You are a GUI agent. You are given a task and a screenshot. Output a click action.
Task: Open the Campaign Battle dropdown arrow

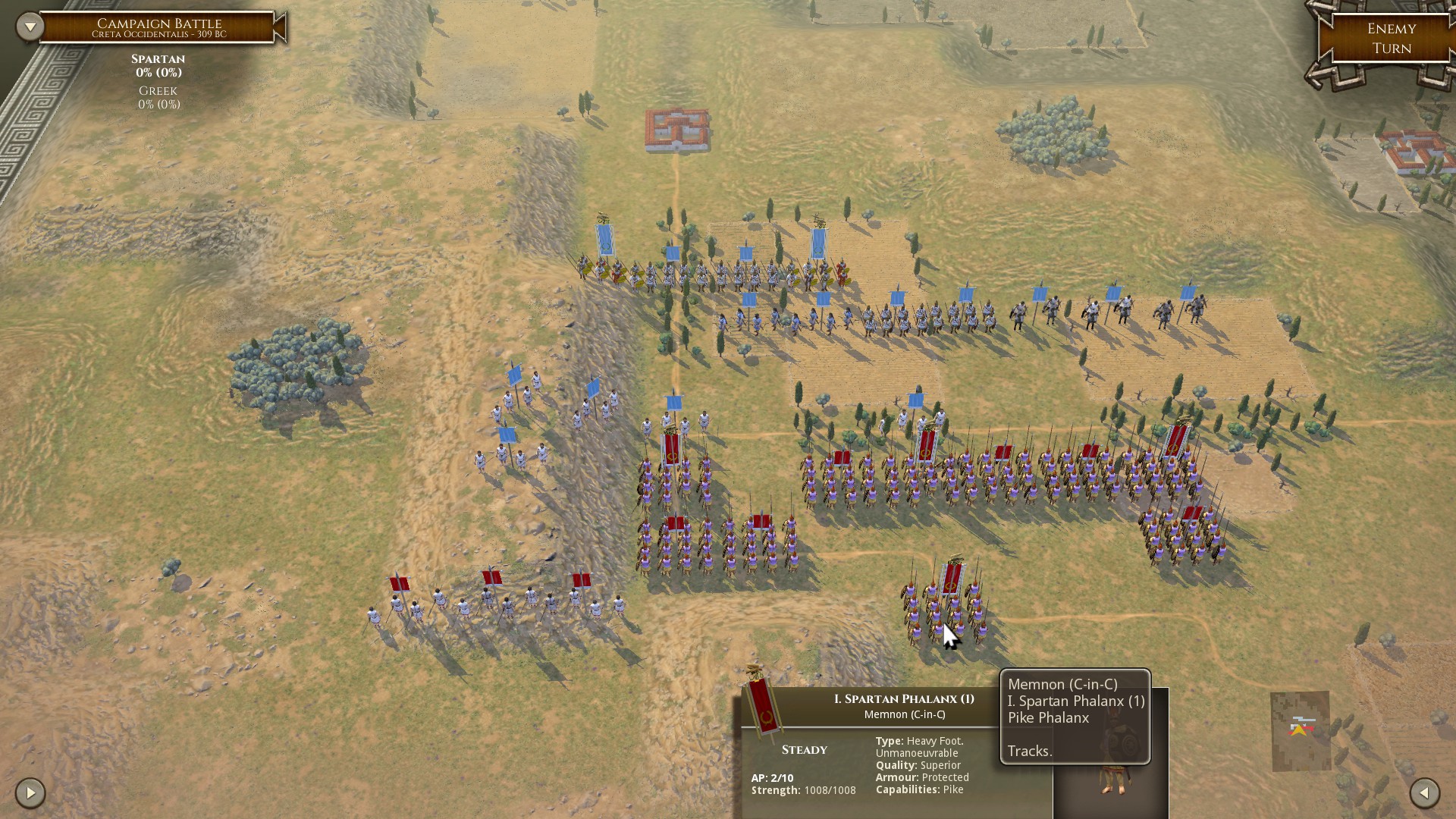click(x=30, y=27)
